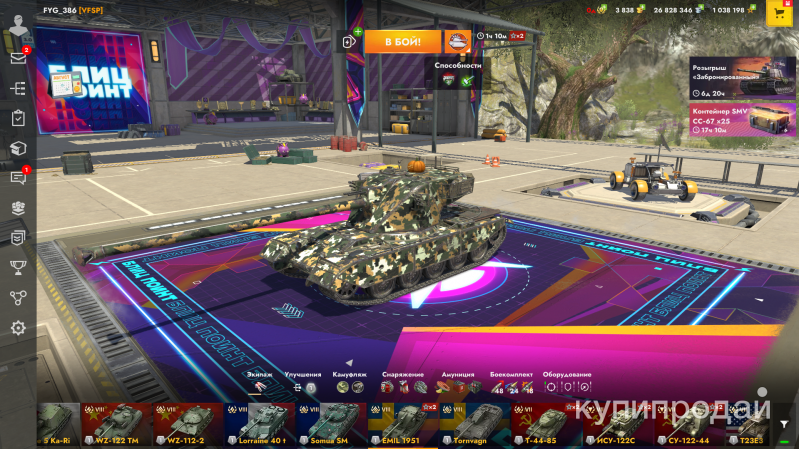Open the platoon invite icon with green plus

[351, 41]
